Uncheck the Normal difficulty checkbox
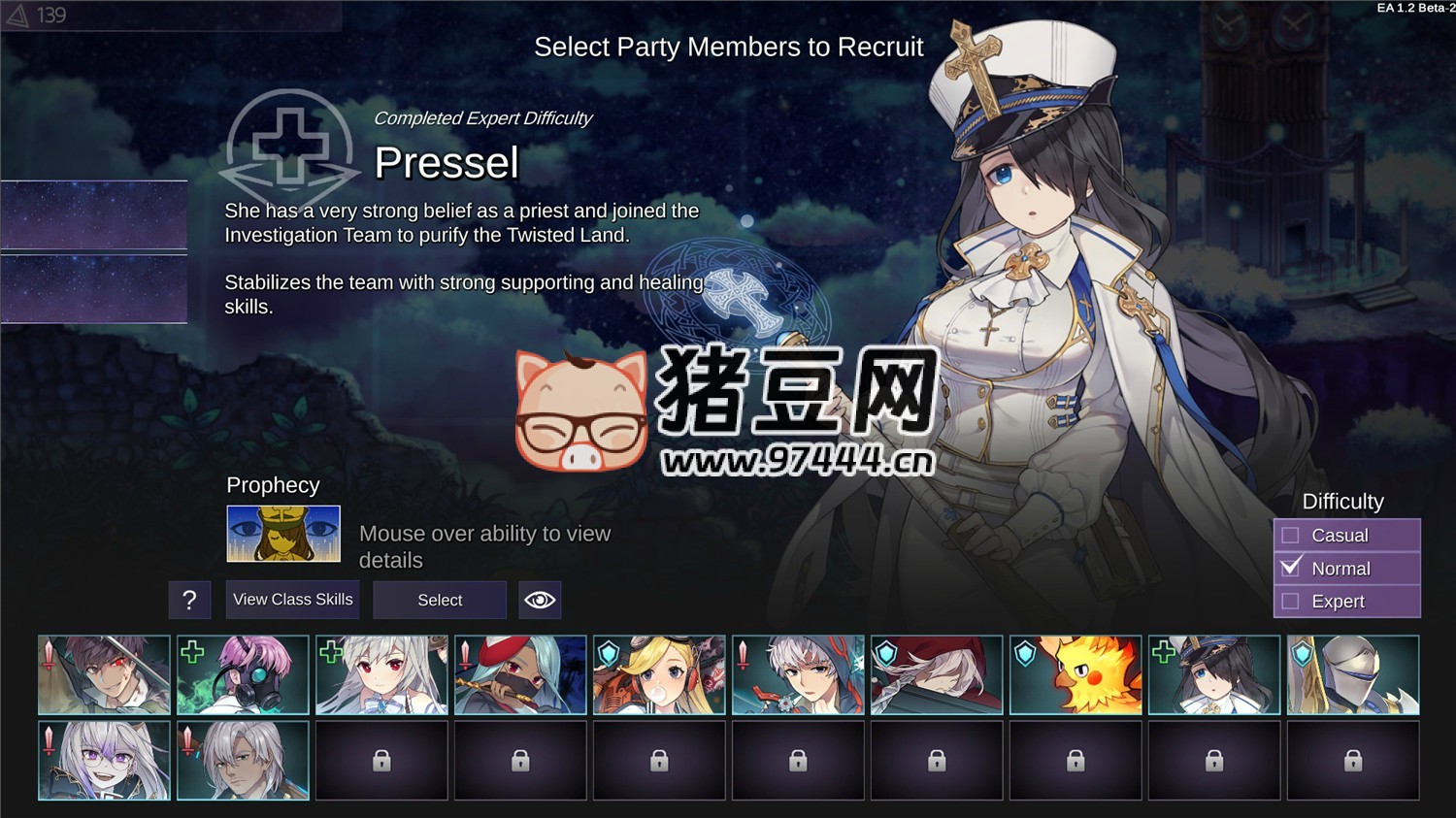Viewport: 1456px width, 818px height. tap(1291, 568)
